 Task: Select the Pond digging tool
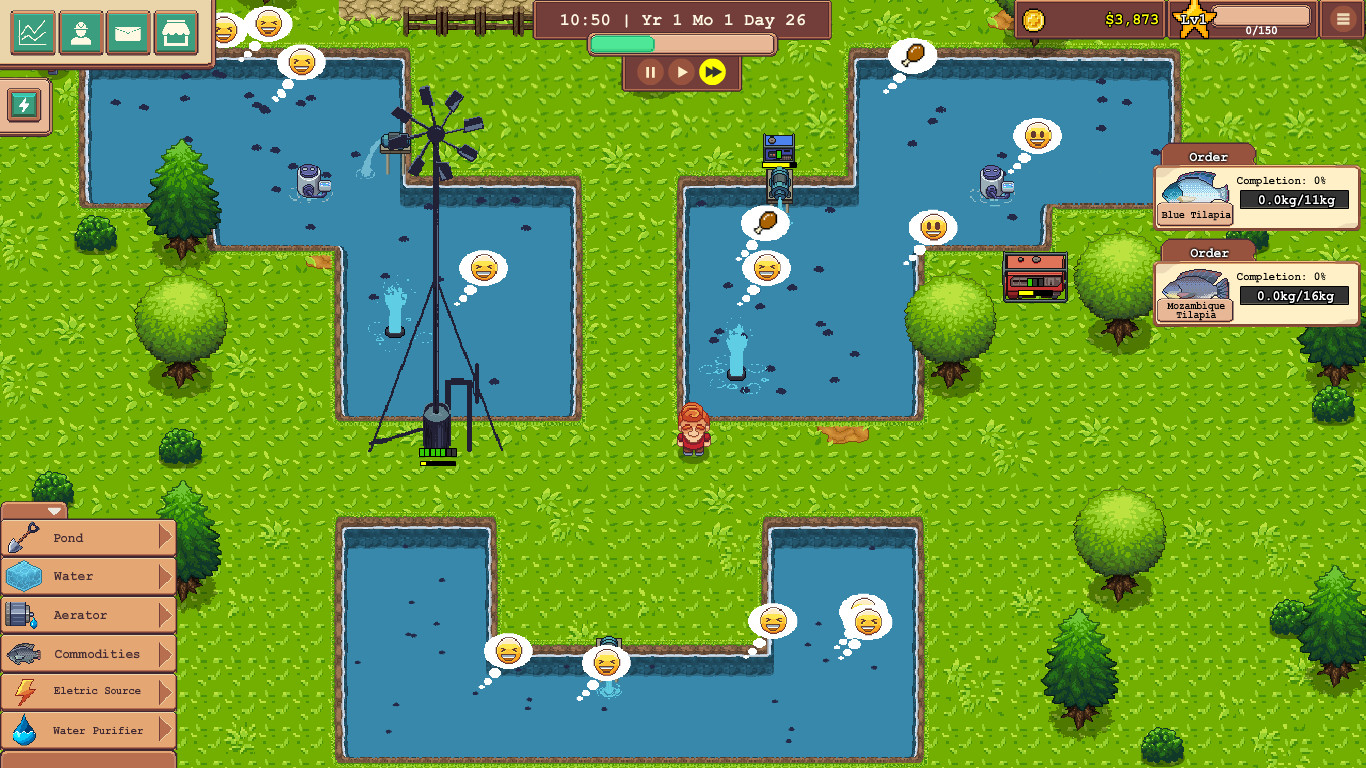point(88,538)
